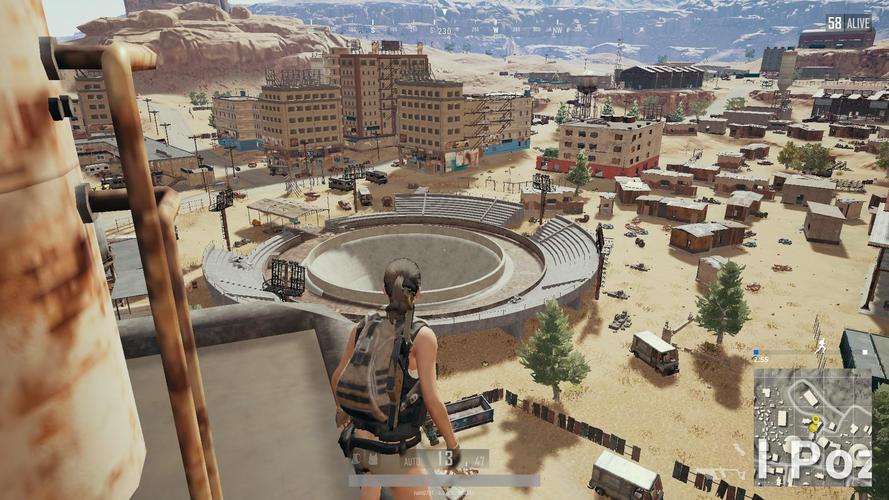Click the yellow player marker on the minimap

[x=814, y=424]
